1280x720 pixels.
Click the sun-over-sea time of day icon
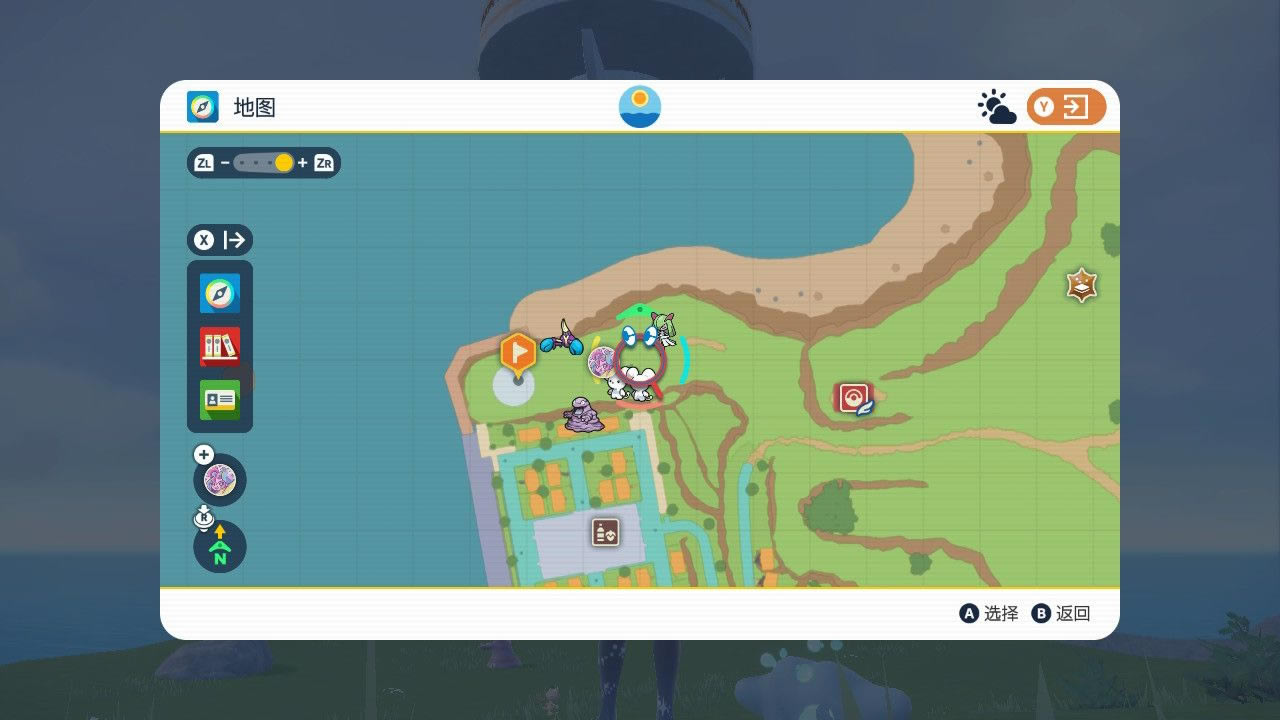tap(640, 107)
